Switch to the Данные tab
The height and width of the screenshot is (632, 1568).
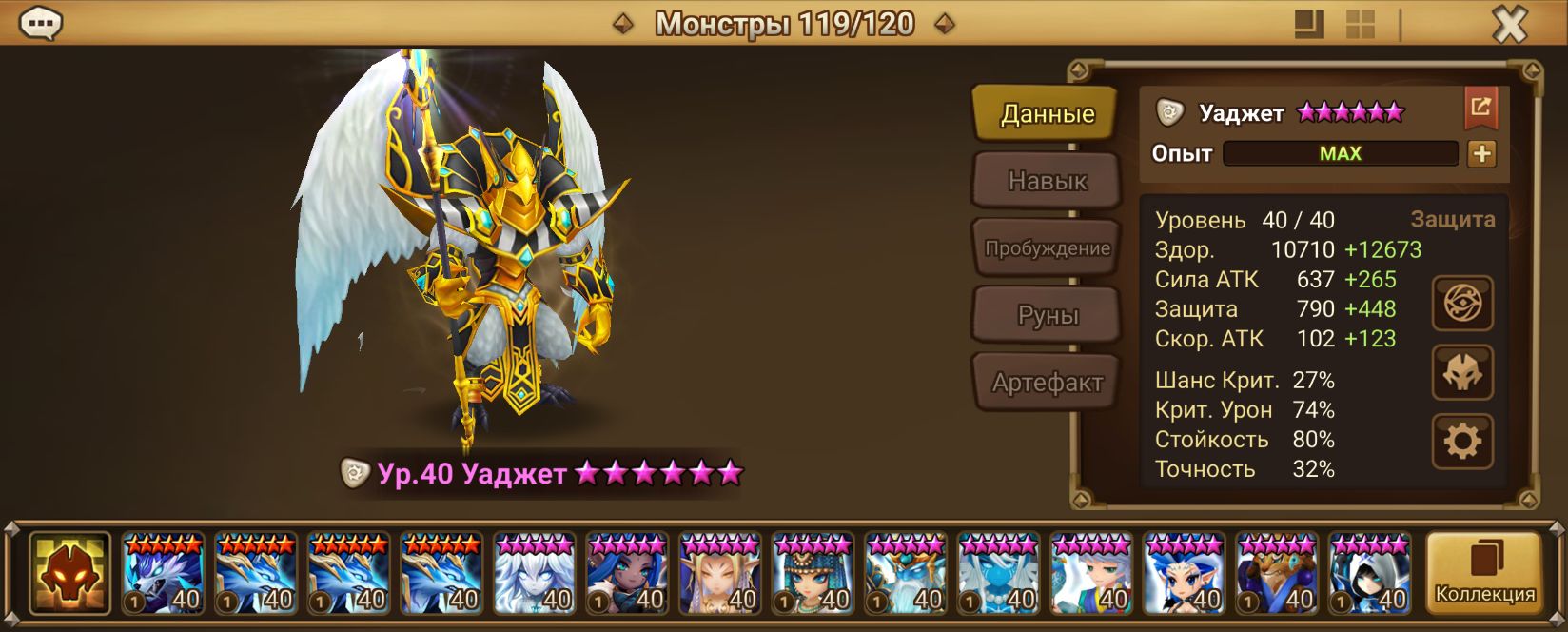[x=1047, y=114]
